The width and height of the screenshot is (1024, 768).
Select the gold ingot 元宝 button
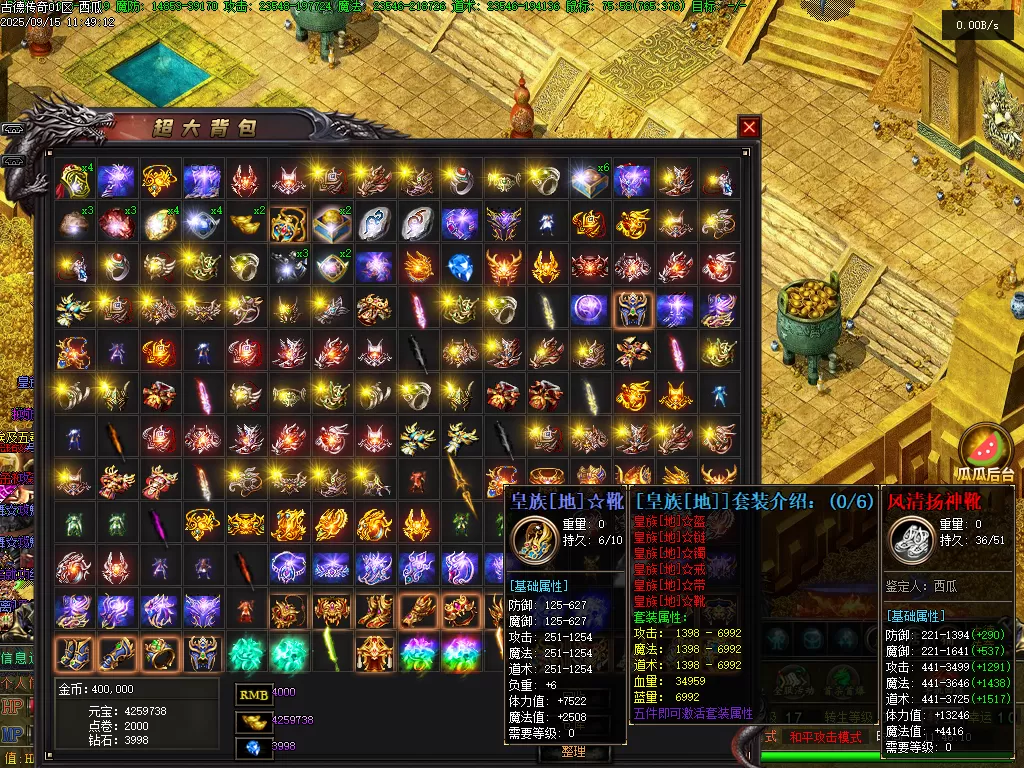(254, 720)
